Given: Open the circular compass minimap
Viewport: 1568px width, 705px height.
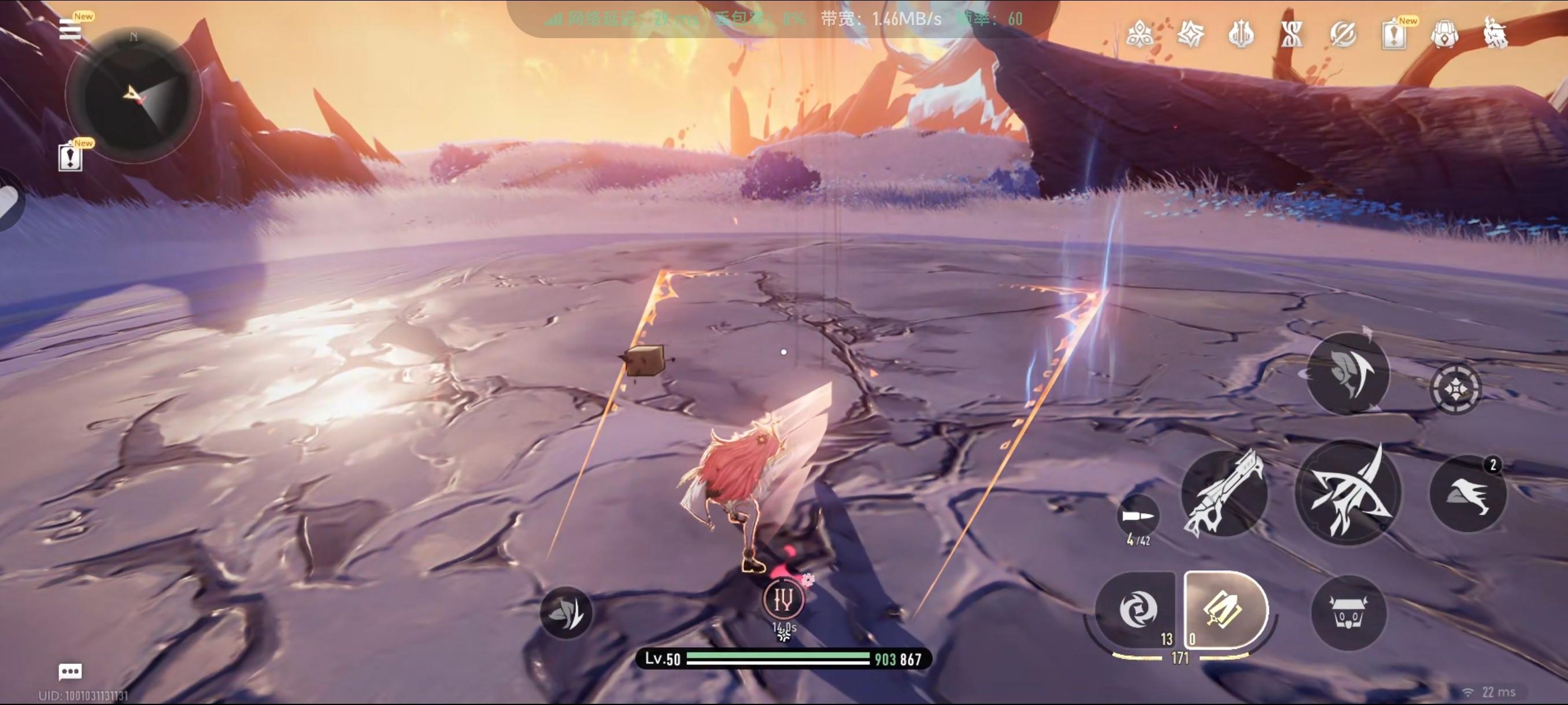Looking at the screenshot, I should (x=134, y=95).
